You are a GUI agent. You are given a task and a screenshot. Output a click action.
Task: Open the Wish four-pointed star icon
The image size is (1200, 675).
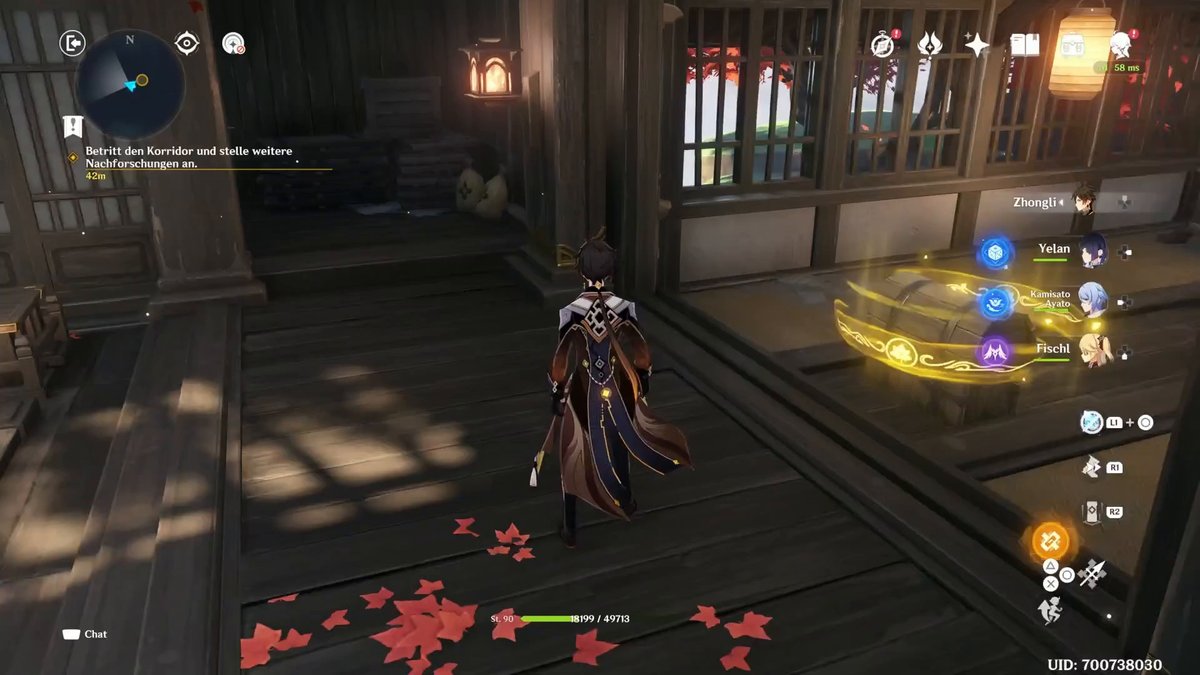coord(976,45)
